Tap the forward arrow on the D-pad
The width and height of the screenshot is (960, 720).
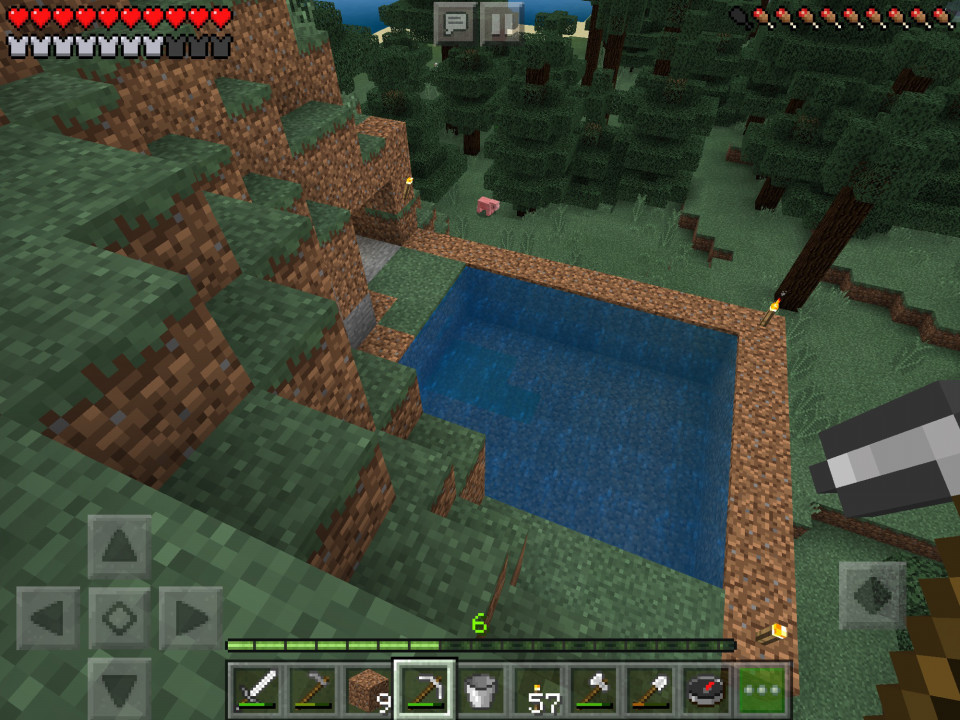pyautogui.click(x=120, y=547)
